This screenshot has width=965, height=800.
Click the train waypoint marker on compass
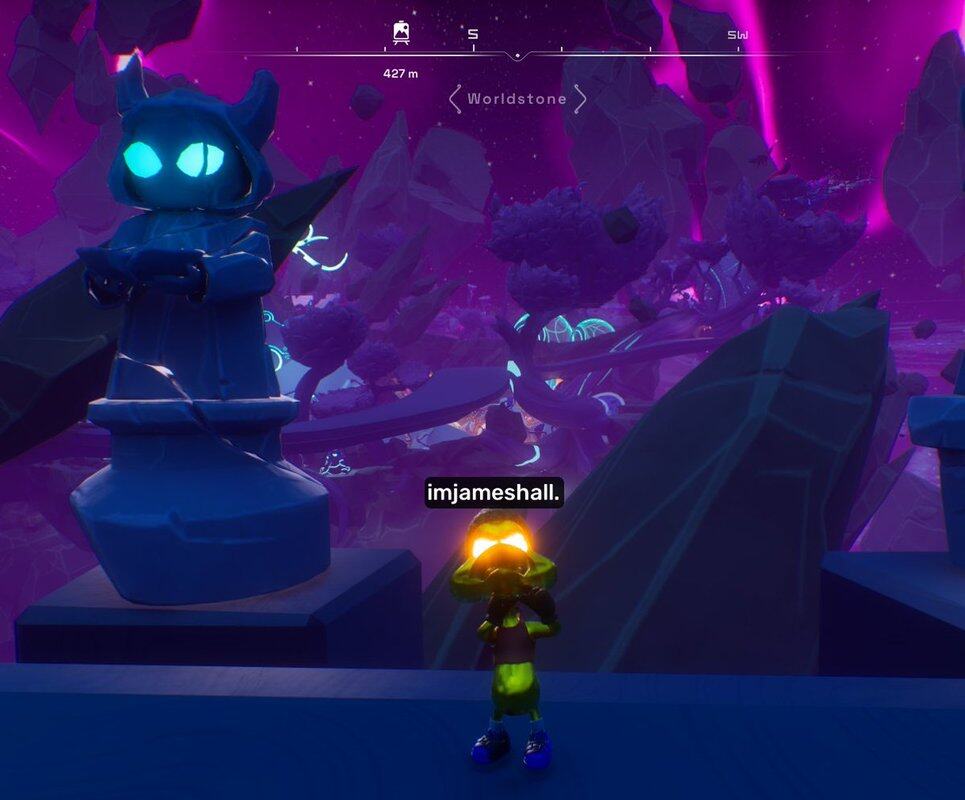(x=401, y=34)
